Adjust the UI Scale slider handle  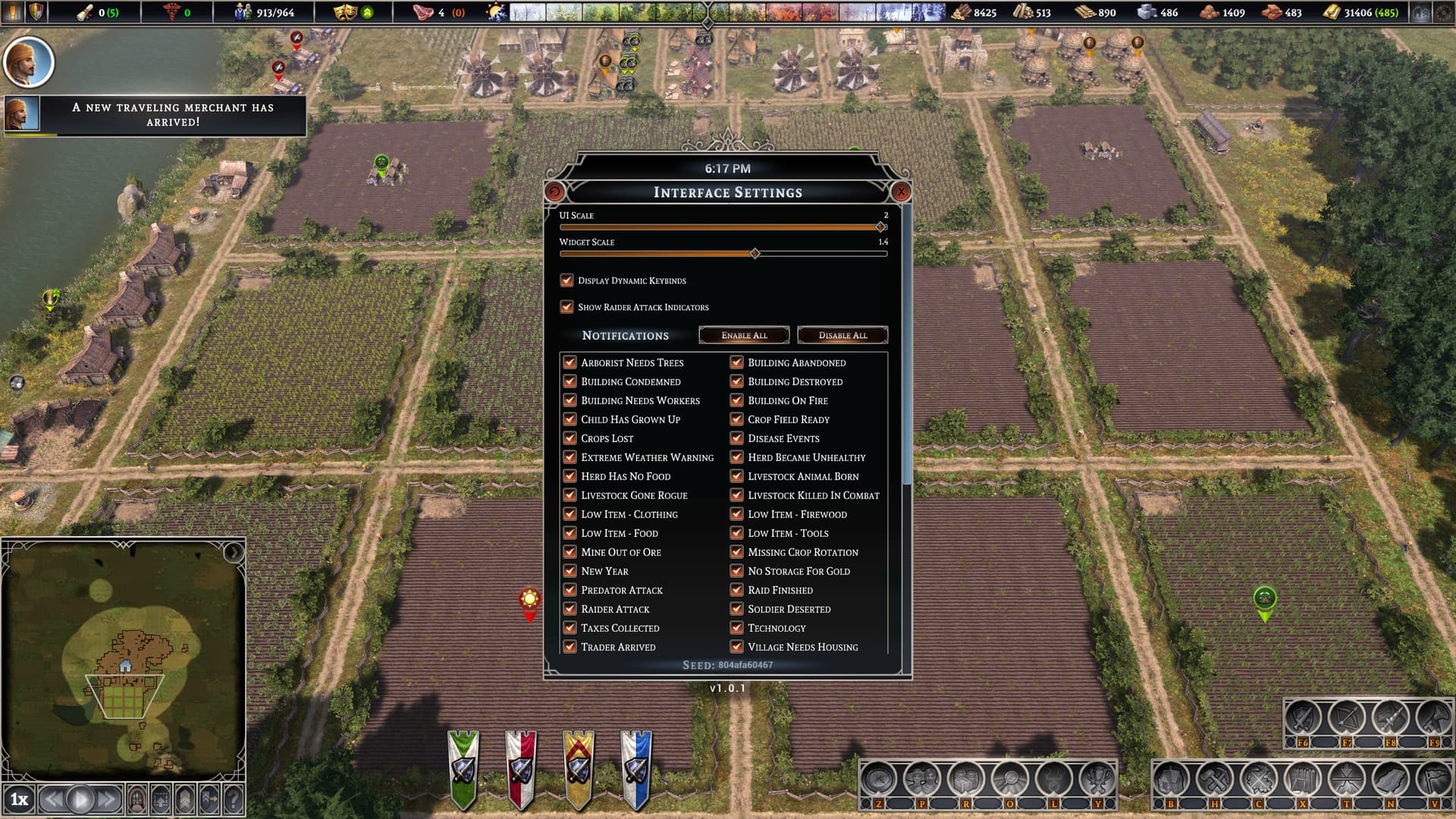880,227
